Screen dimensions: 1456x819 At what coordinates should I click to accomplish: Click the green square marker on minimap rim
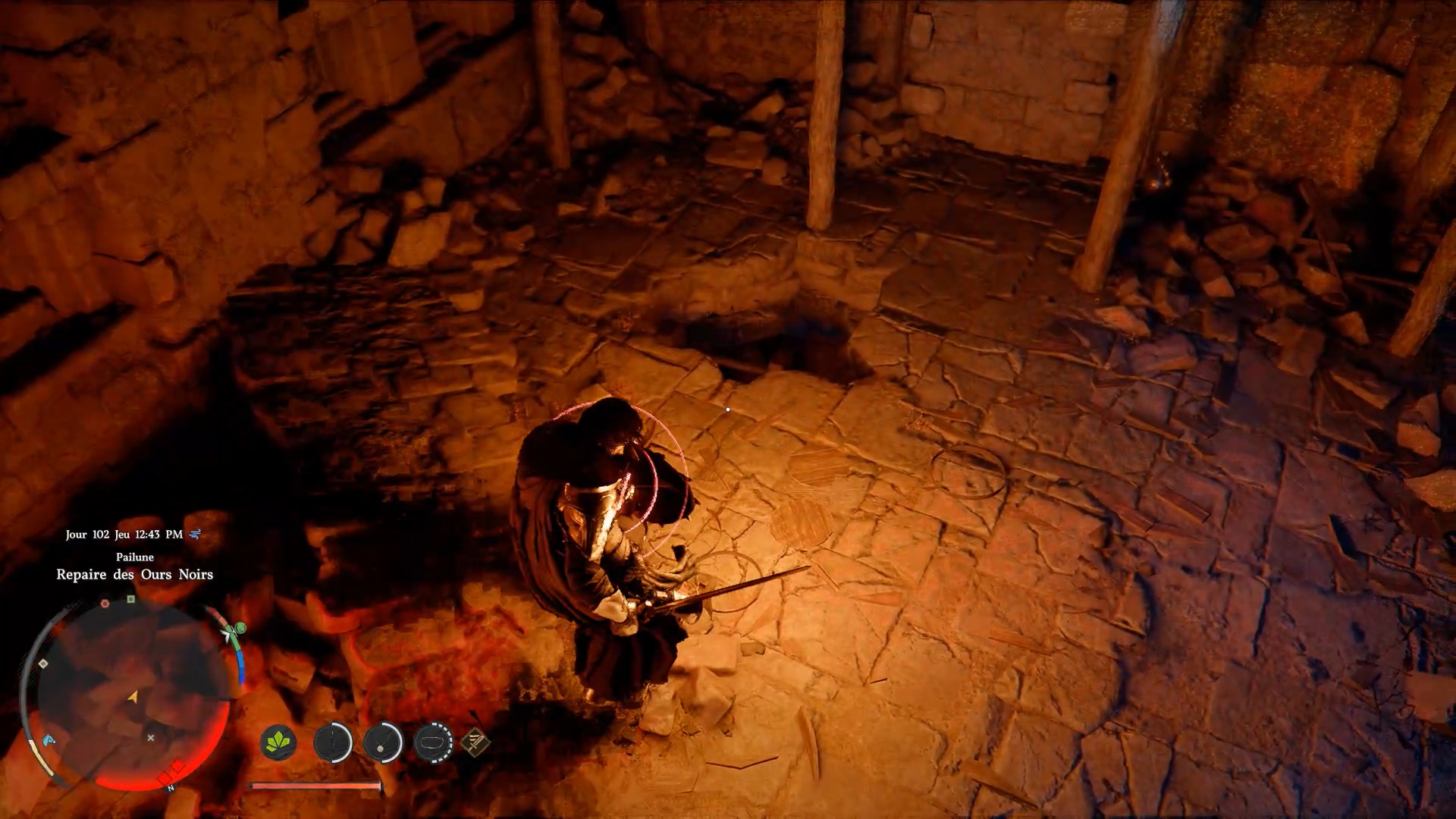coord(131,599)
